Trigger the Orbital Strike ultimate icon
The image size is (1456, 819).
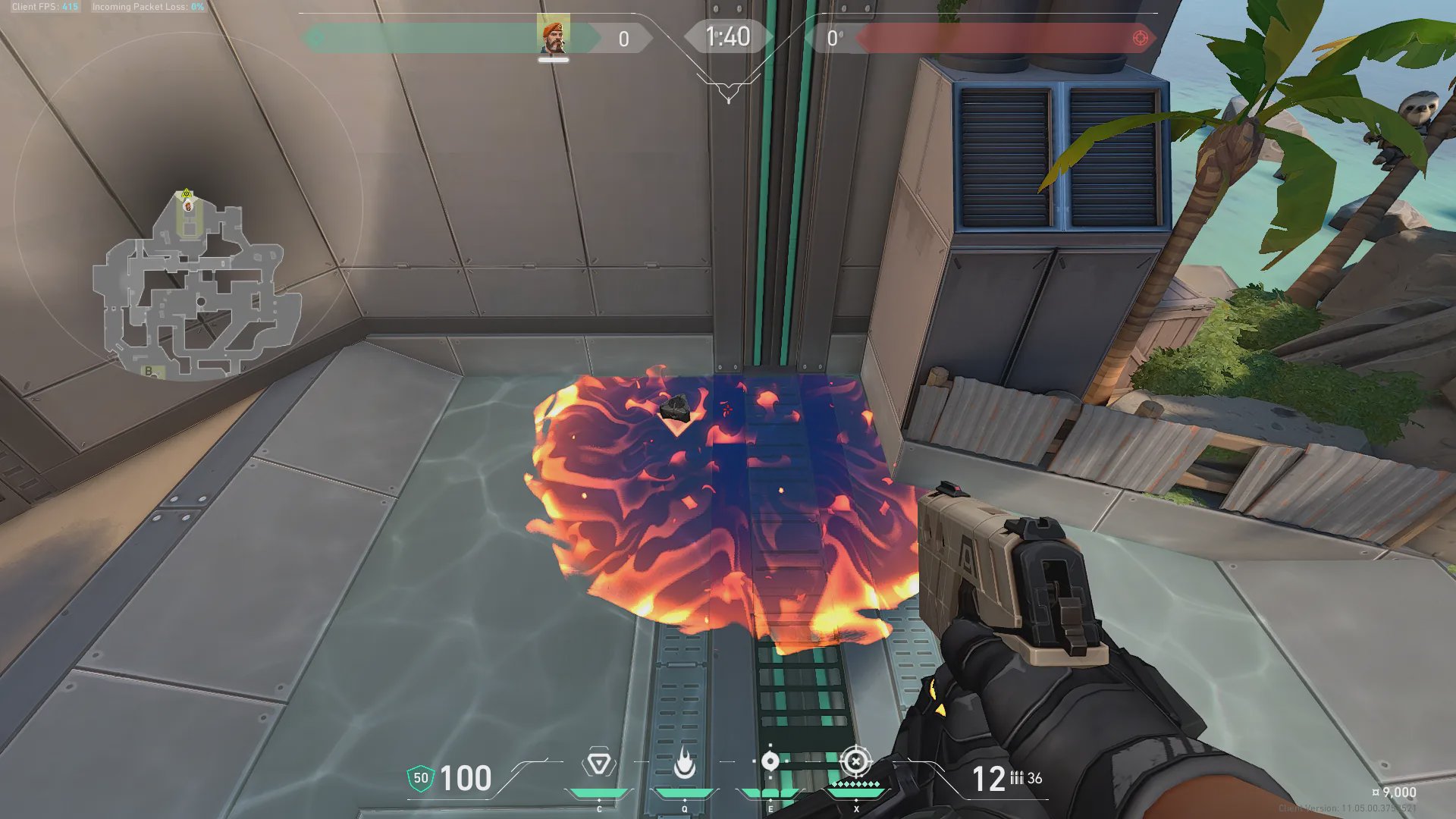(855, 761)
